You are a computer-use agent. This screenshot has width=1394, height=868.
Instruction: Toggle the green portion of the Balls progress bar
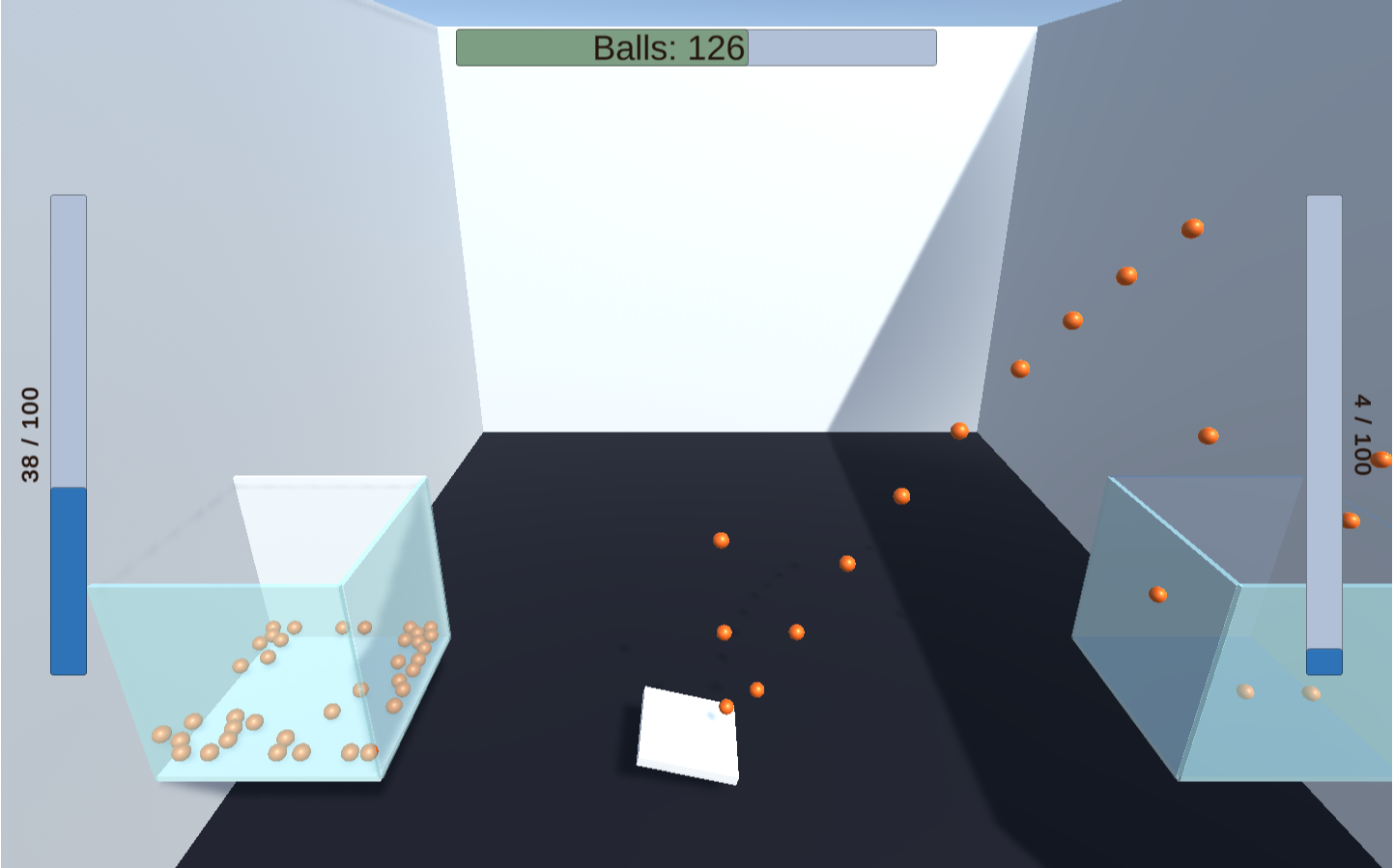pyautogui.click(x=601, y=45)
